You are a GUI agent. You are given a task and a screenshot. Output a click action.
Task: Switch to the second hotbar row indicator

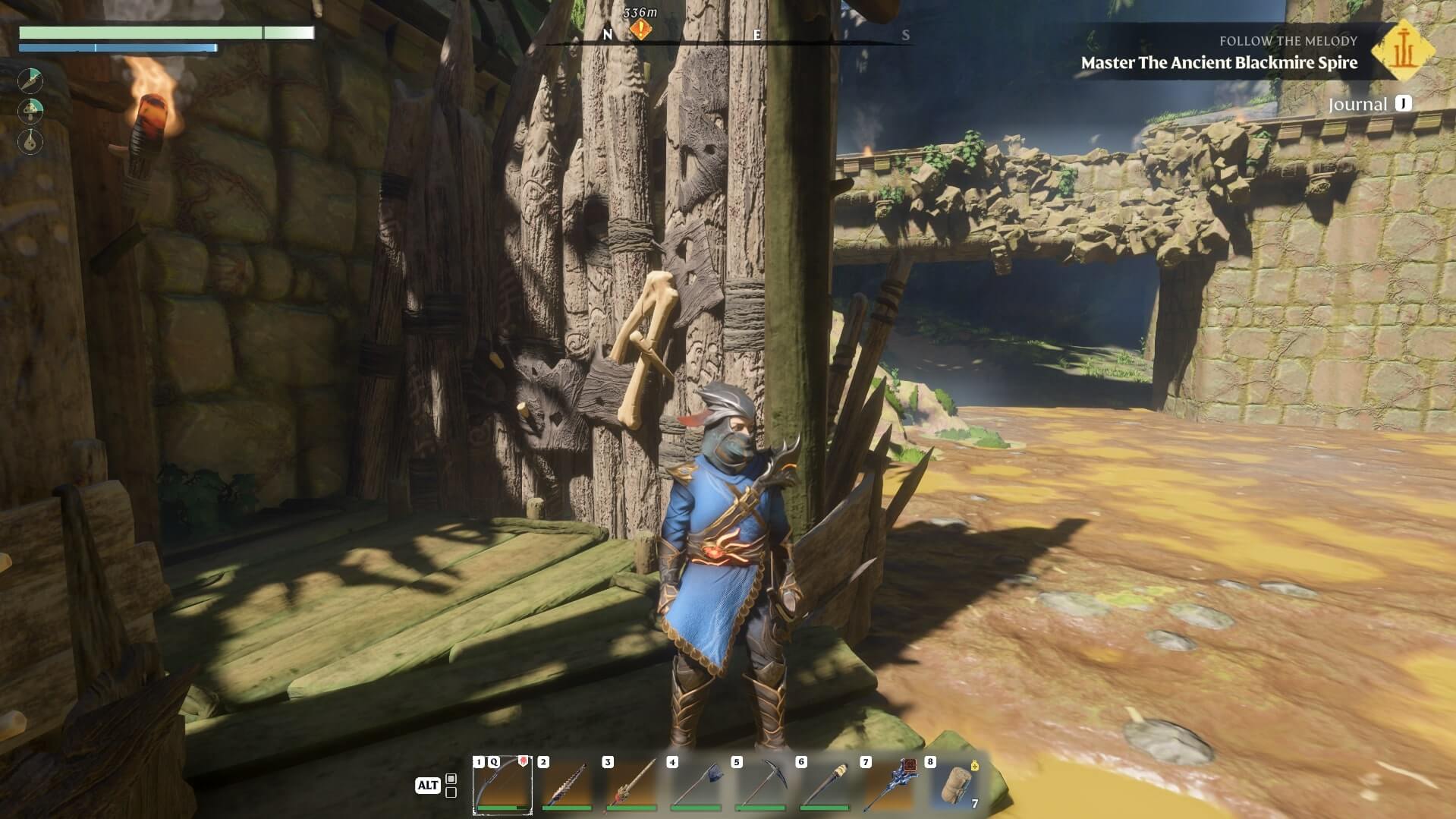[x=451, y=792]
